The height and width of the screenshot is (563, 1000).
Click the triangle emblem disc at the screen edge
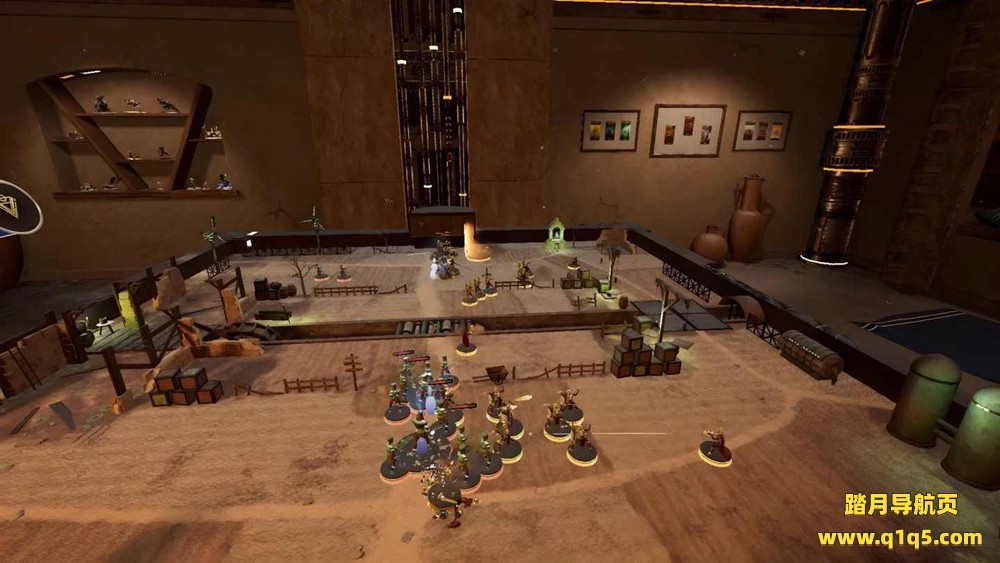click(15, 211)
